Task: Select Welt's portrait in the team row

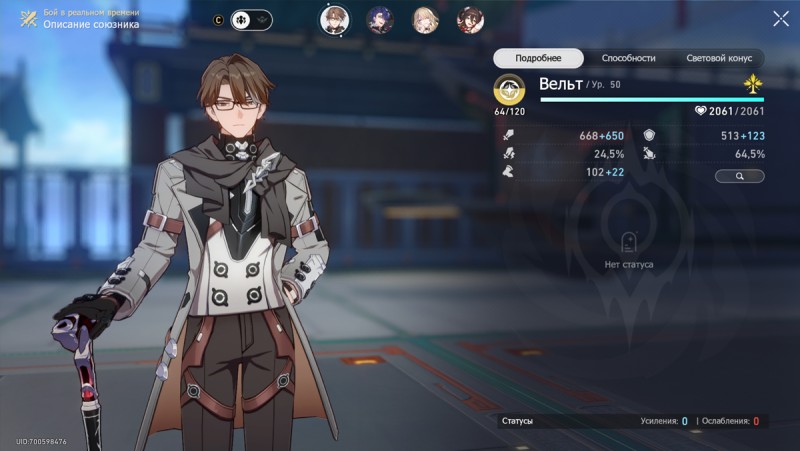Action: tap(333, 19)
